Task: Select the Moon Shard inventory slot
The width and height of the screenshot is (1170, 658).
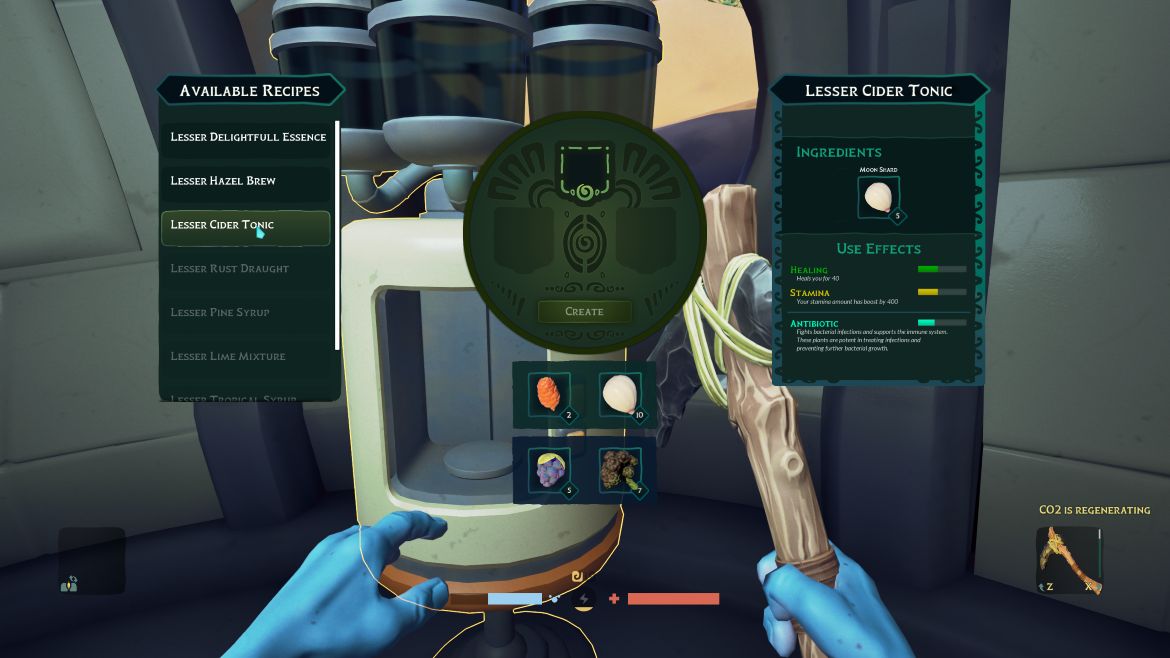Action: [x=621, y=394]
